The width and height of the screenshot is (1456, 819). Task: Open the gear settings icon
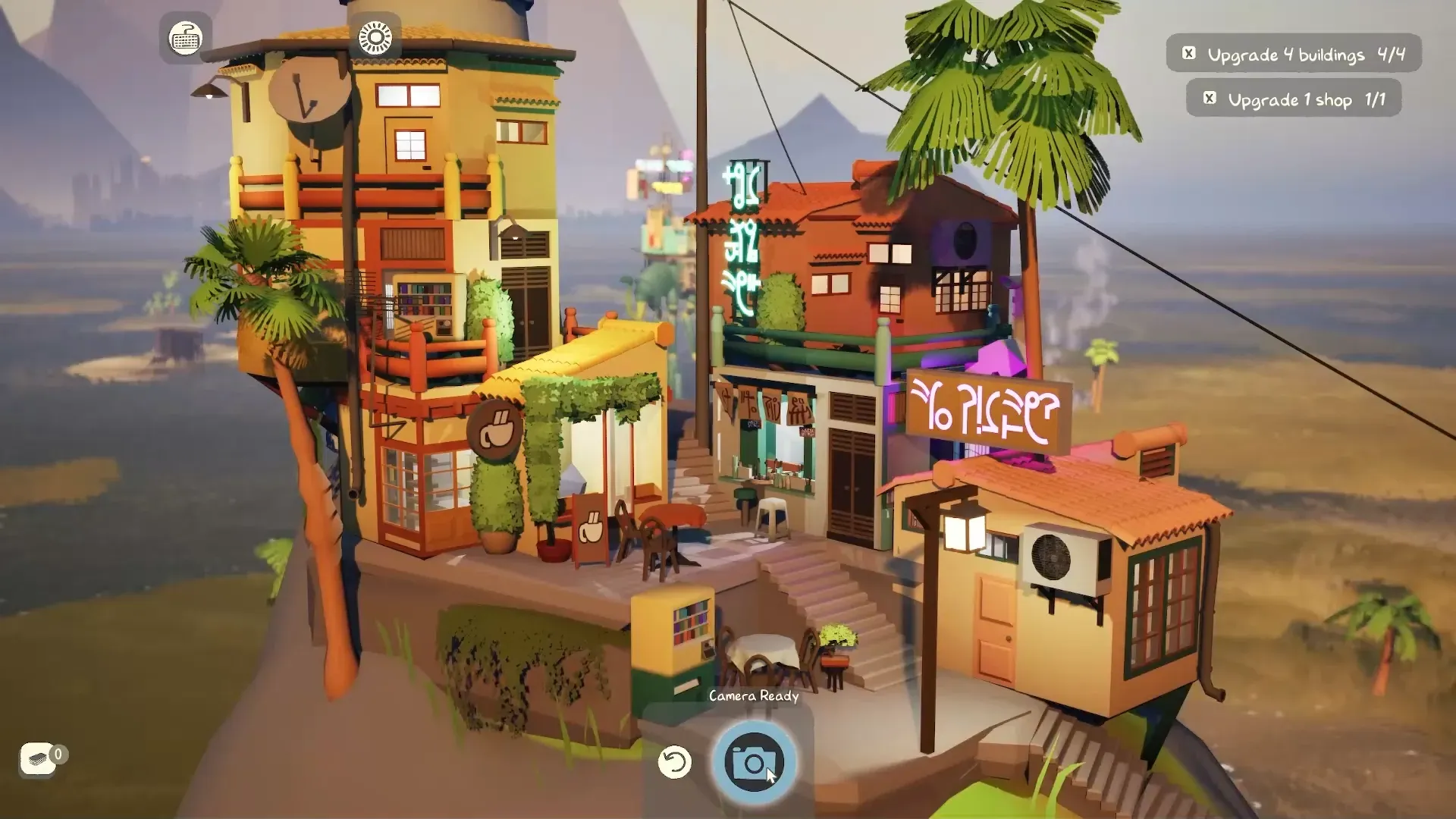[x=375, y=37]
